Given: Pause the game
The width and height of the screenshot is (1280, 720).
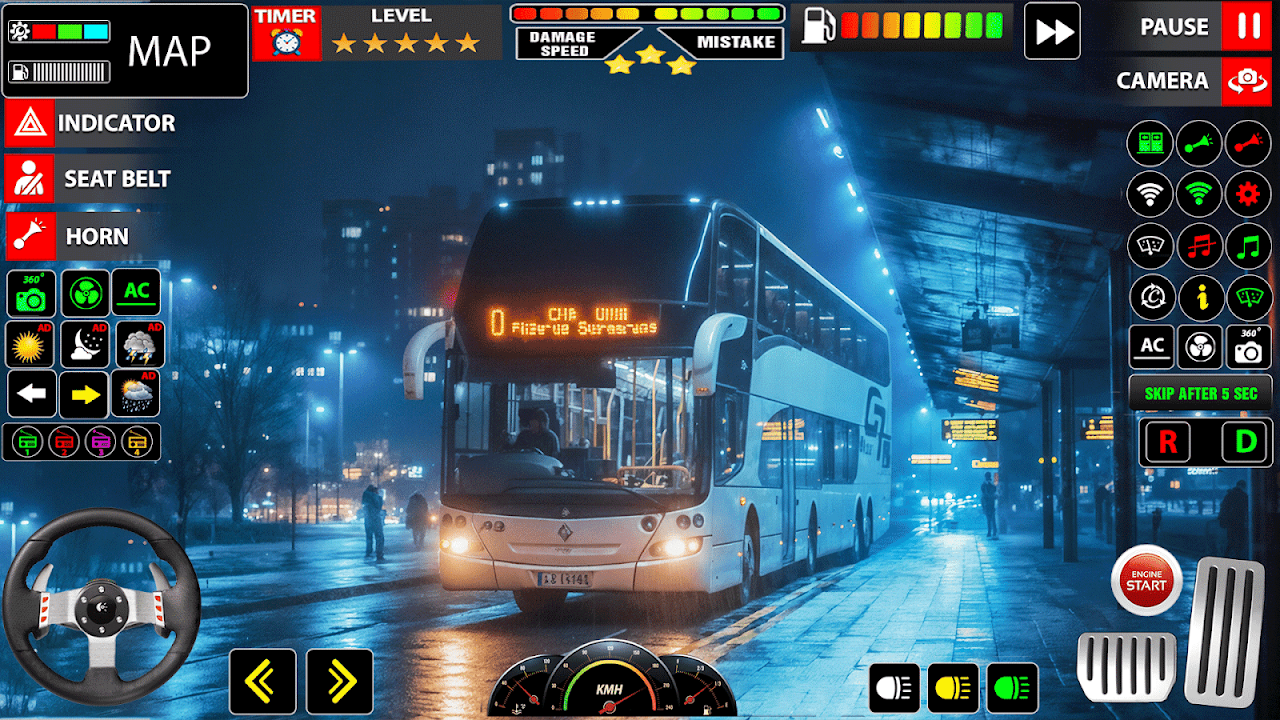Looking at the screenshot, I should click(x=1246, y=27).
